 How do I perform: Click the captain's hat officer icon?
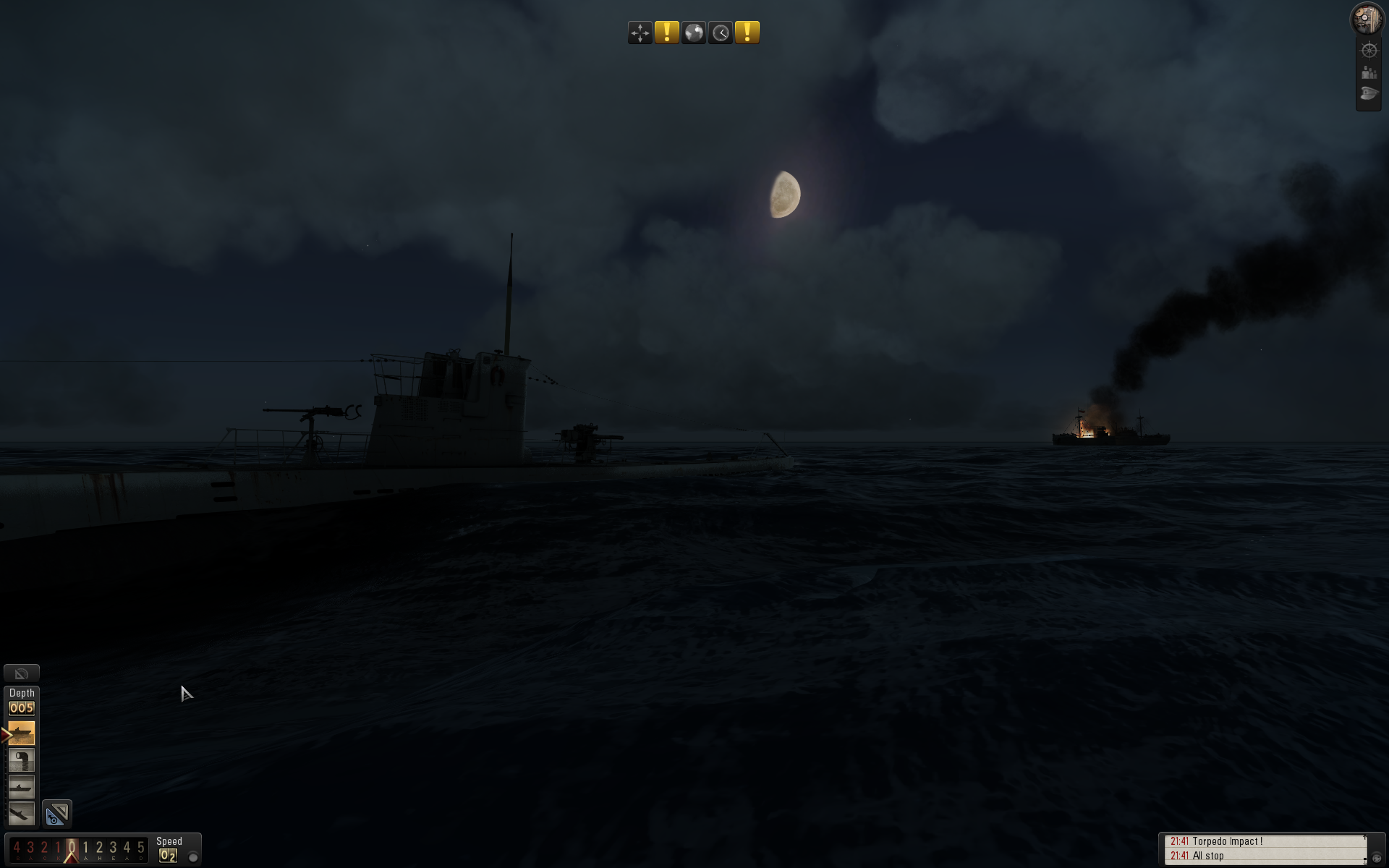(x=1369, y=93)
